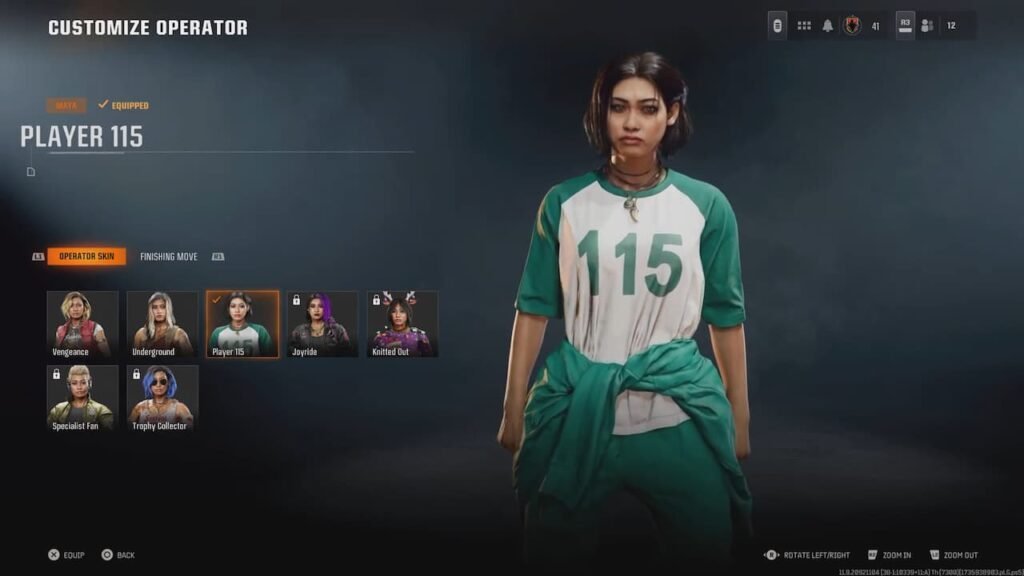Image resolution: width=1024 pixels, height=576 pixels.
Task: Select the Vengeance operator skin
Action: pos(82,324)
